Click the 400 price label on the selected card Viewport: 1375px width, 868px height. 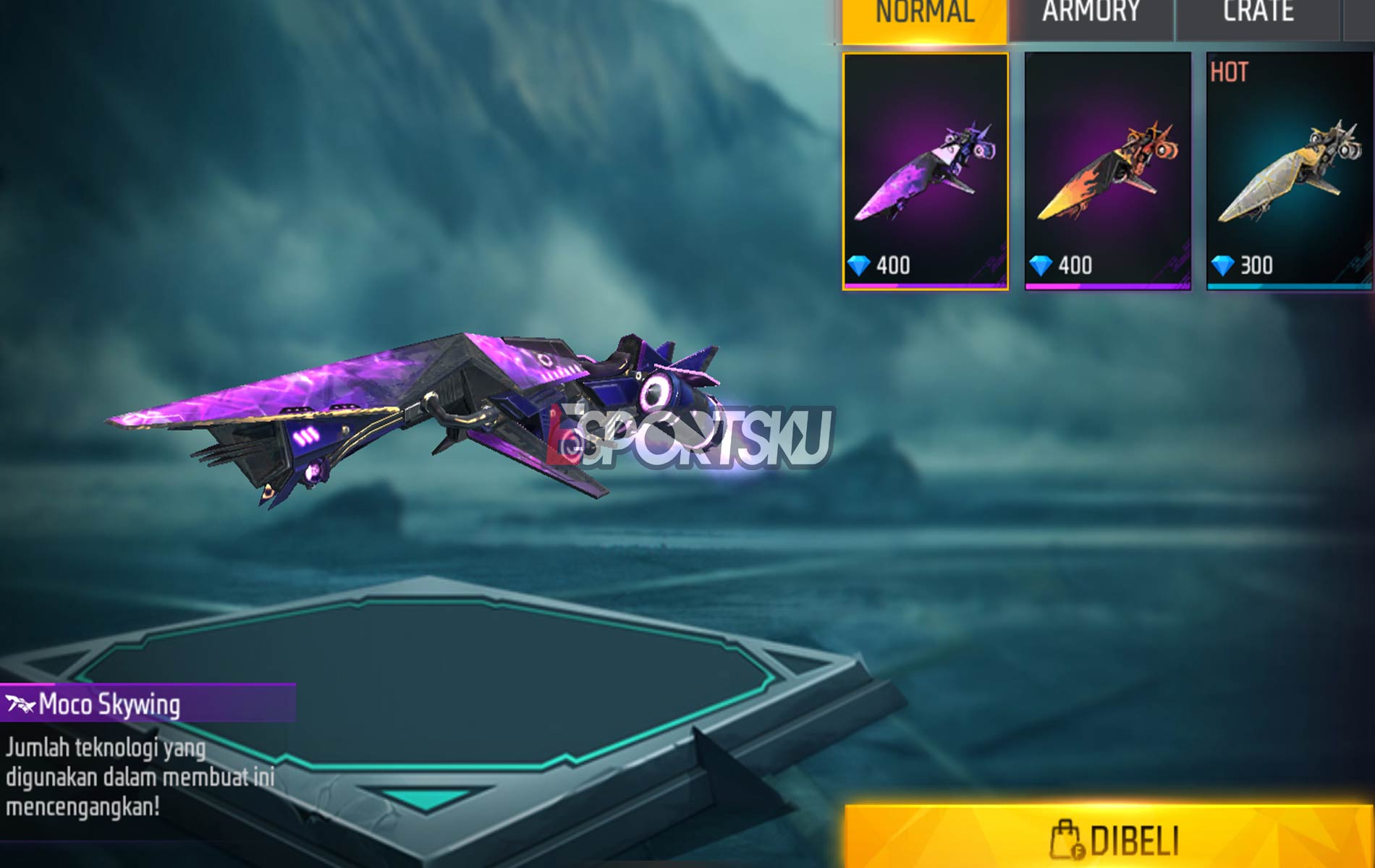[892, 265]
